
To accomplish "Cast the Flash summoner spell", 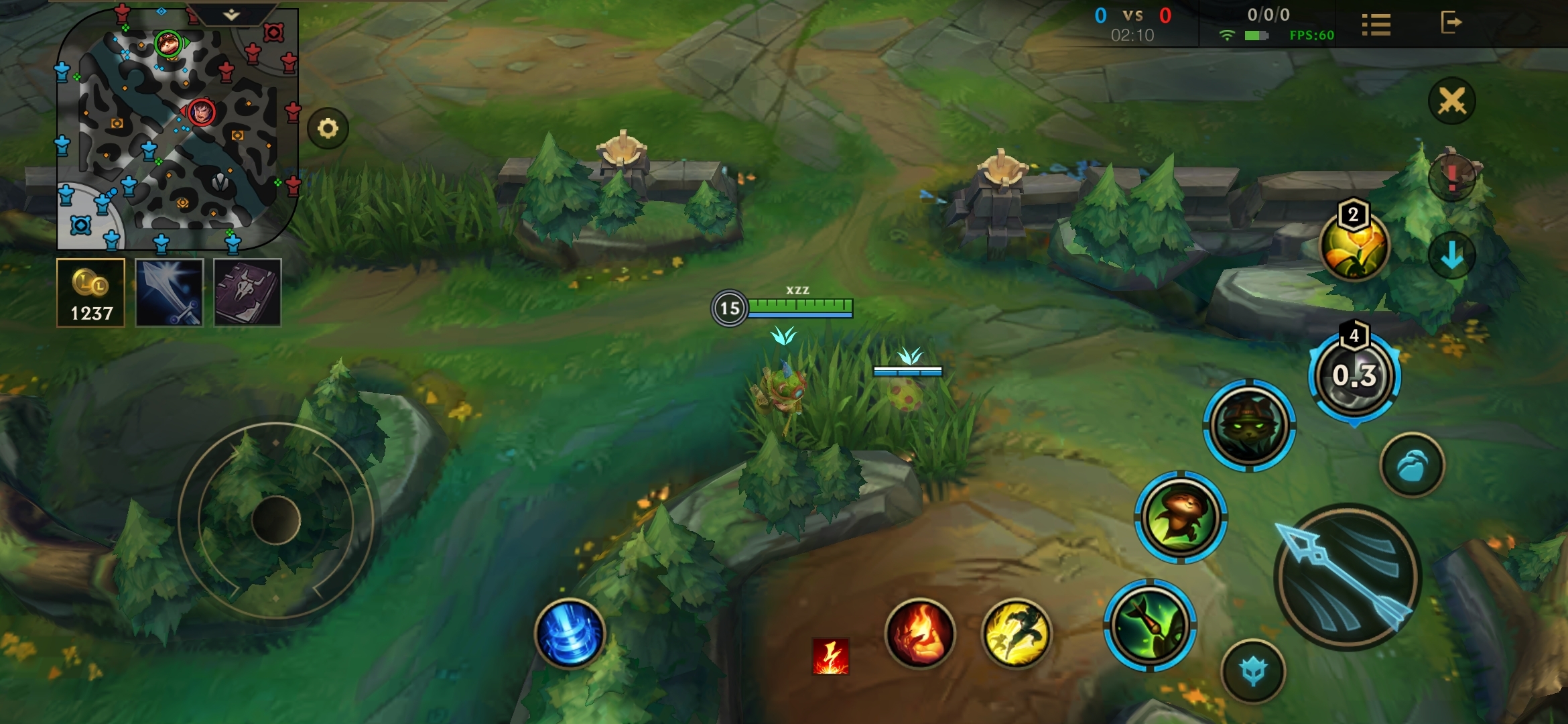I will 1016,633.
